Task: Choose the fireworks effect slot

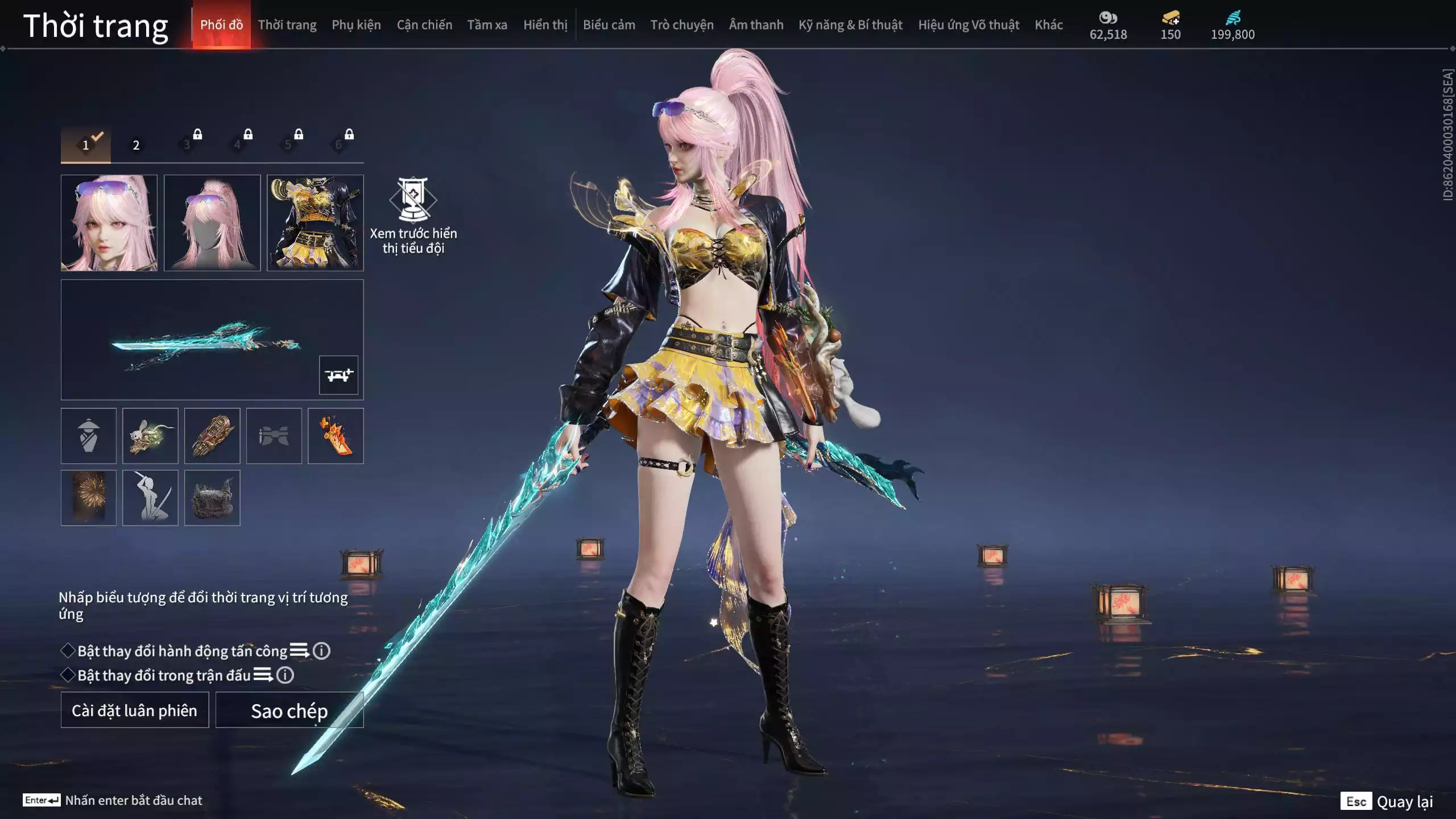Action: [x=89, y=498]
